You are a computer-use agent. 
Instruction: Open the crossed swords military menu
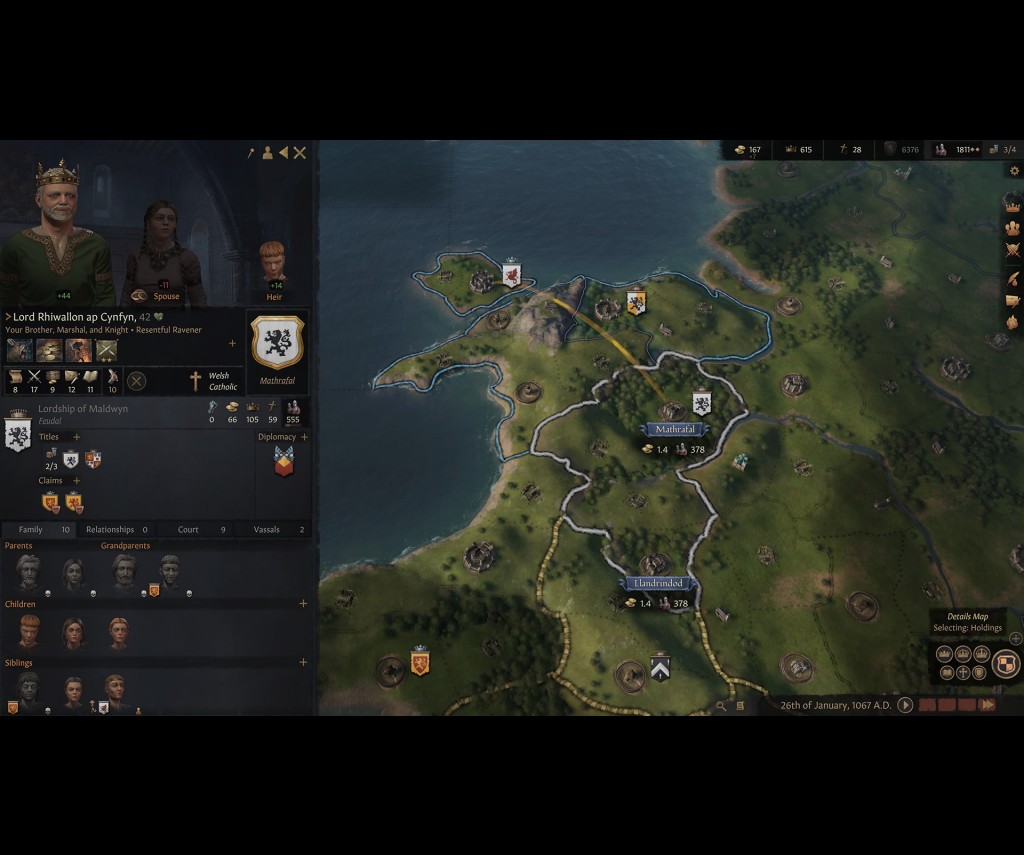(1012, 251)
